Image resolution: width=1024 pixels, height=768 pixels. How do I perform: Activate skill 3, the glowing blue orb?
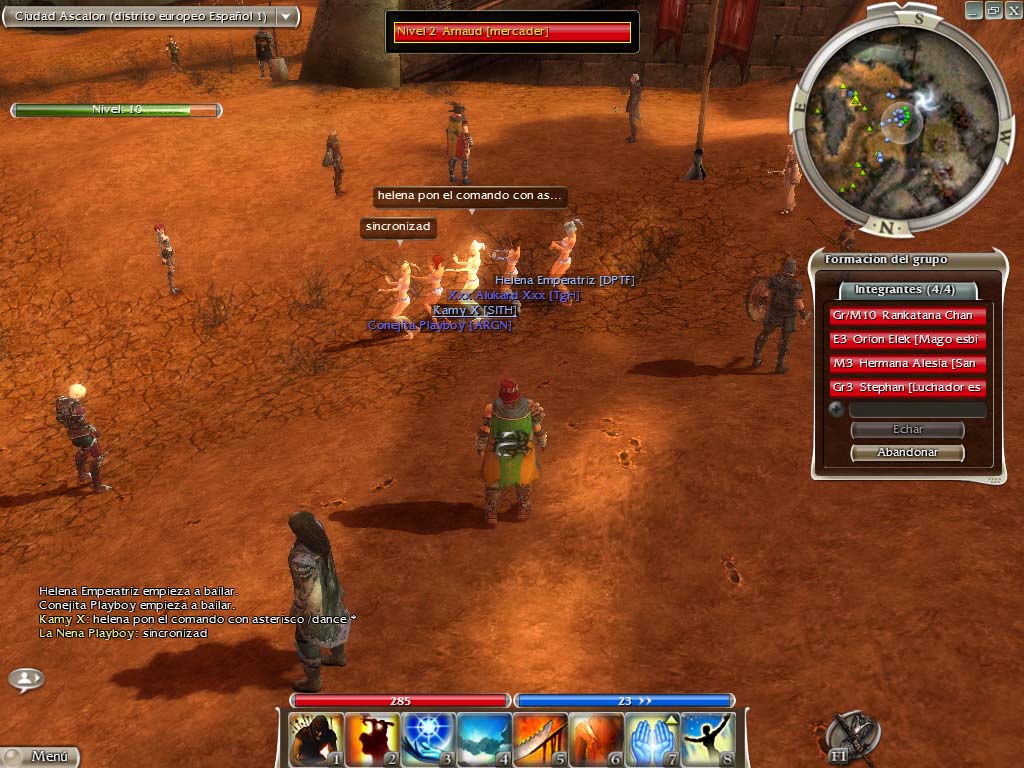[x=428, y=739]
